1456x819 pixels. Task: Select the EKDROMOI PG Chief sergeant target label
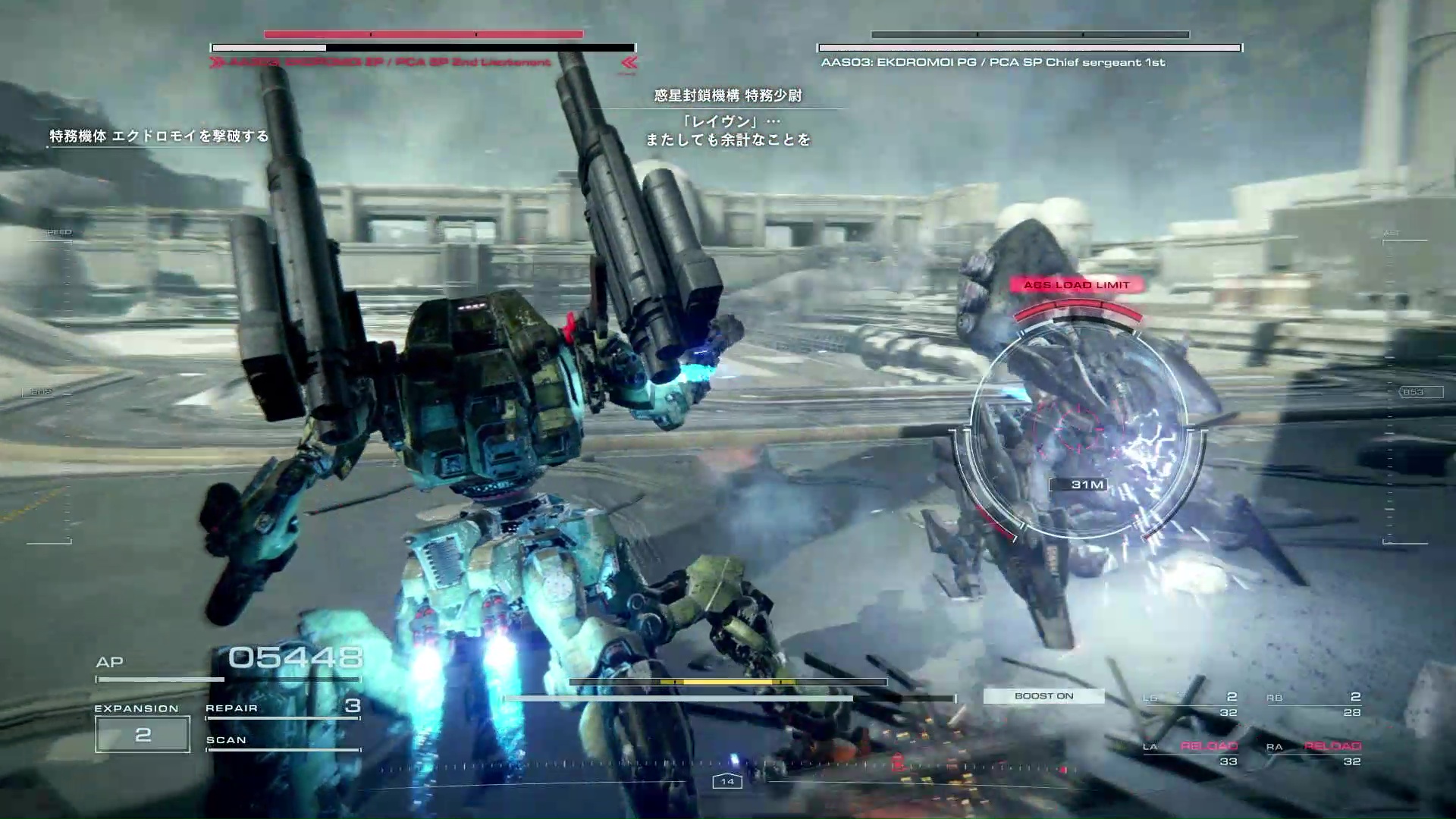pos(993,62)
